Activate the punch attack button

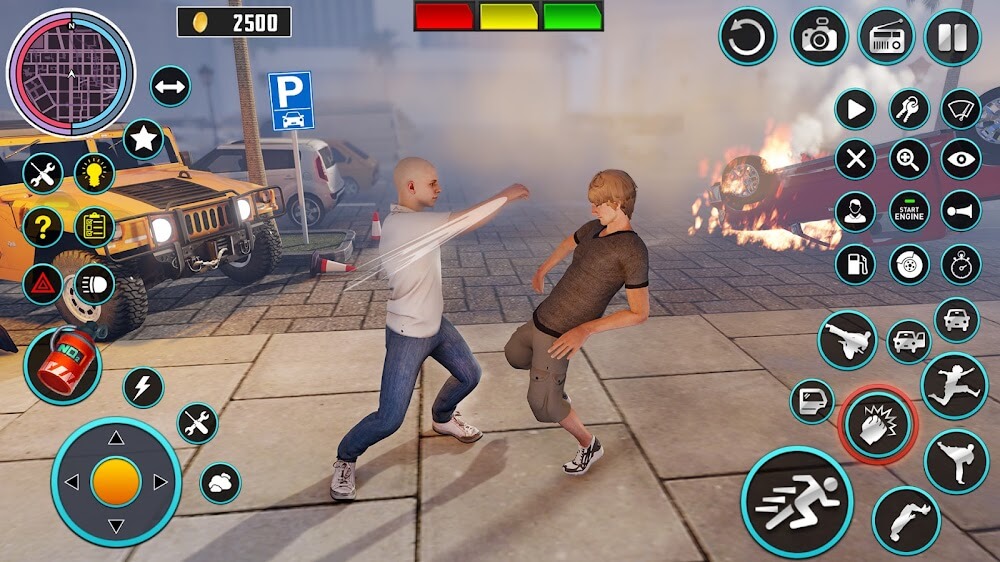[x=876, y=425]
